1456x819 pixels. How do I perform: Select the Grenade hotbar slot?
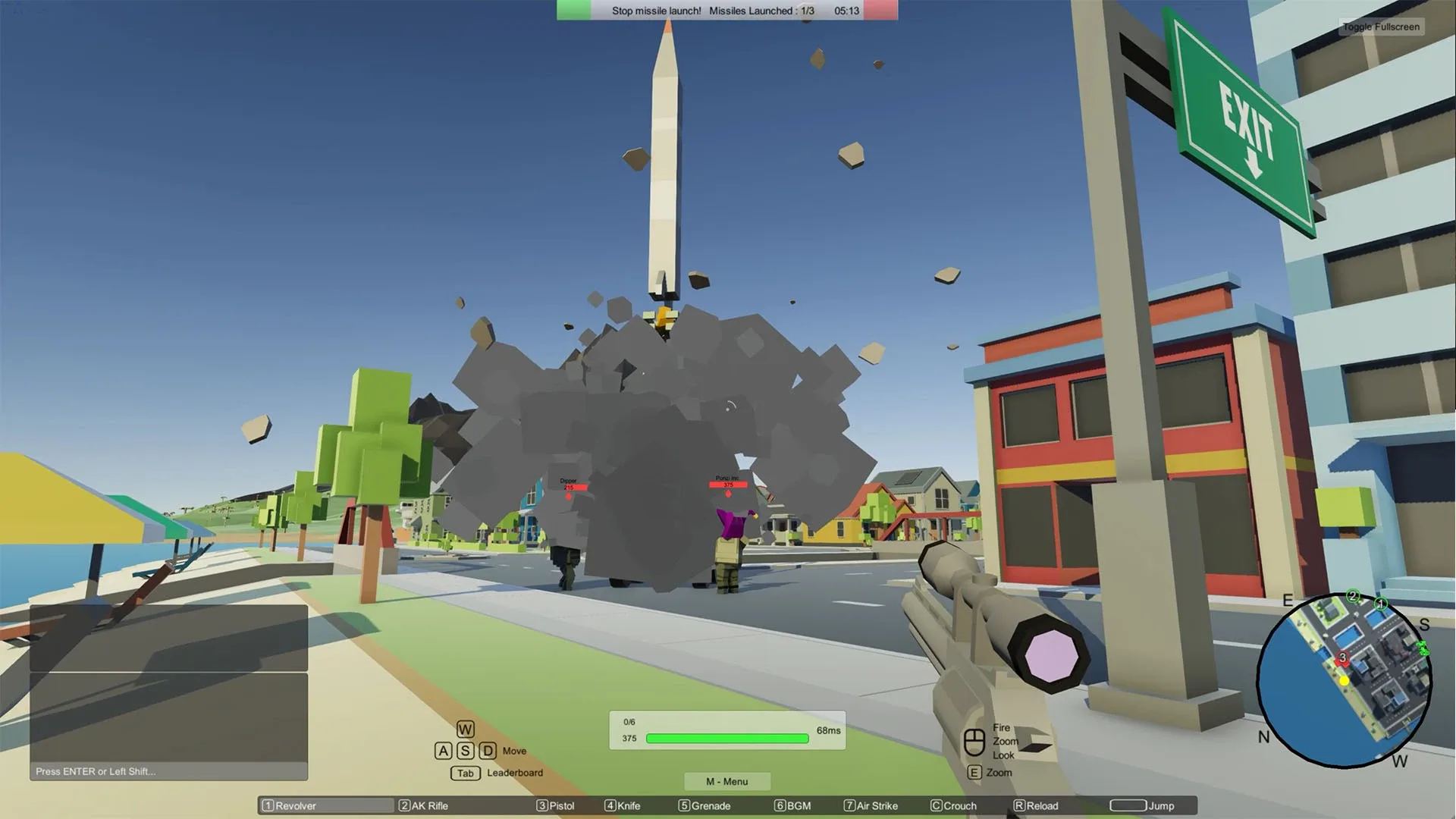coord(704,806)
